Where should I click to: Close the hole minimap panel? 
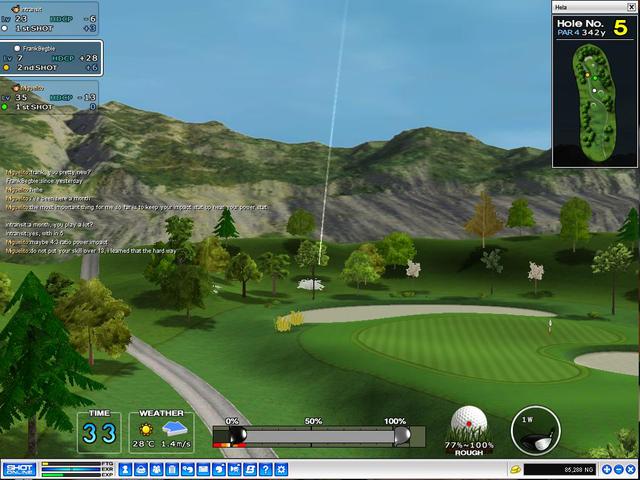tap(630, 7)
